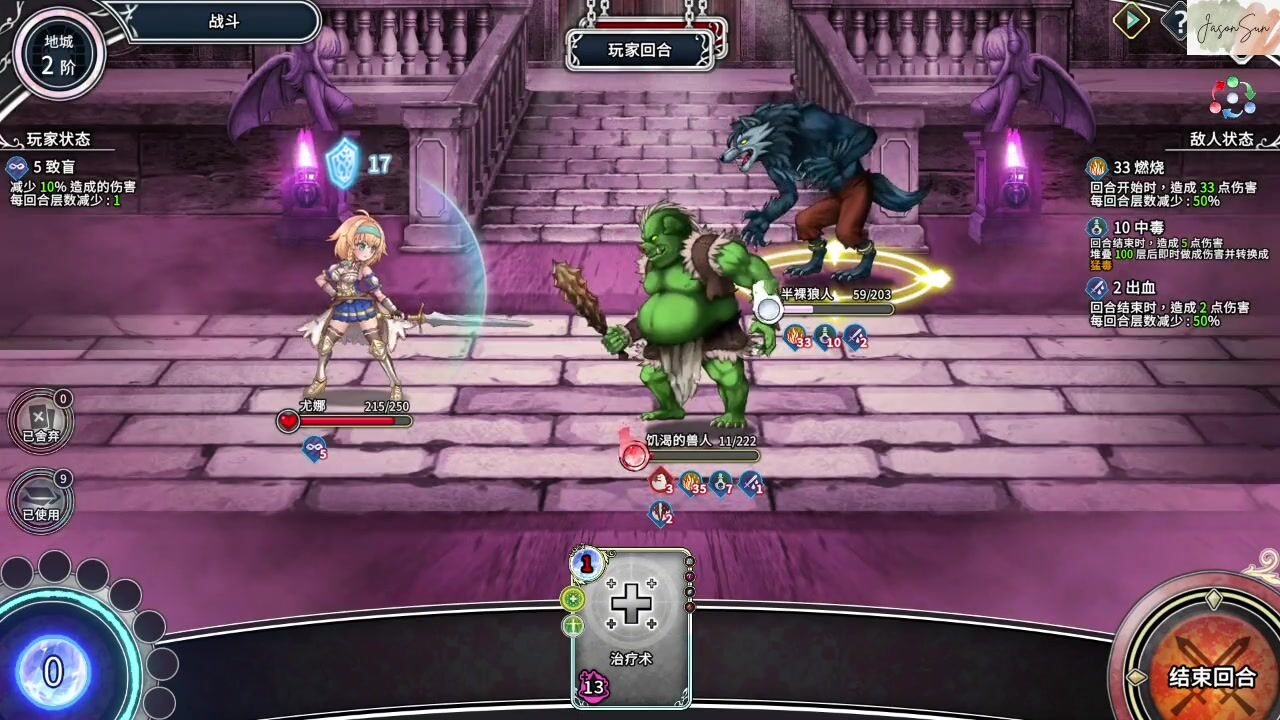Click the green play arrow button
Screen dimensions: 1280x720
[1131, 21]
